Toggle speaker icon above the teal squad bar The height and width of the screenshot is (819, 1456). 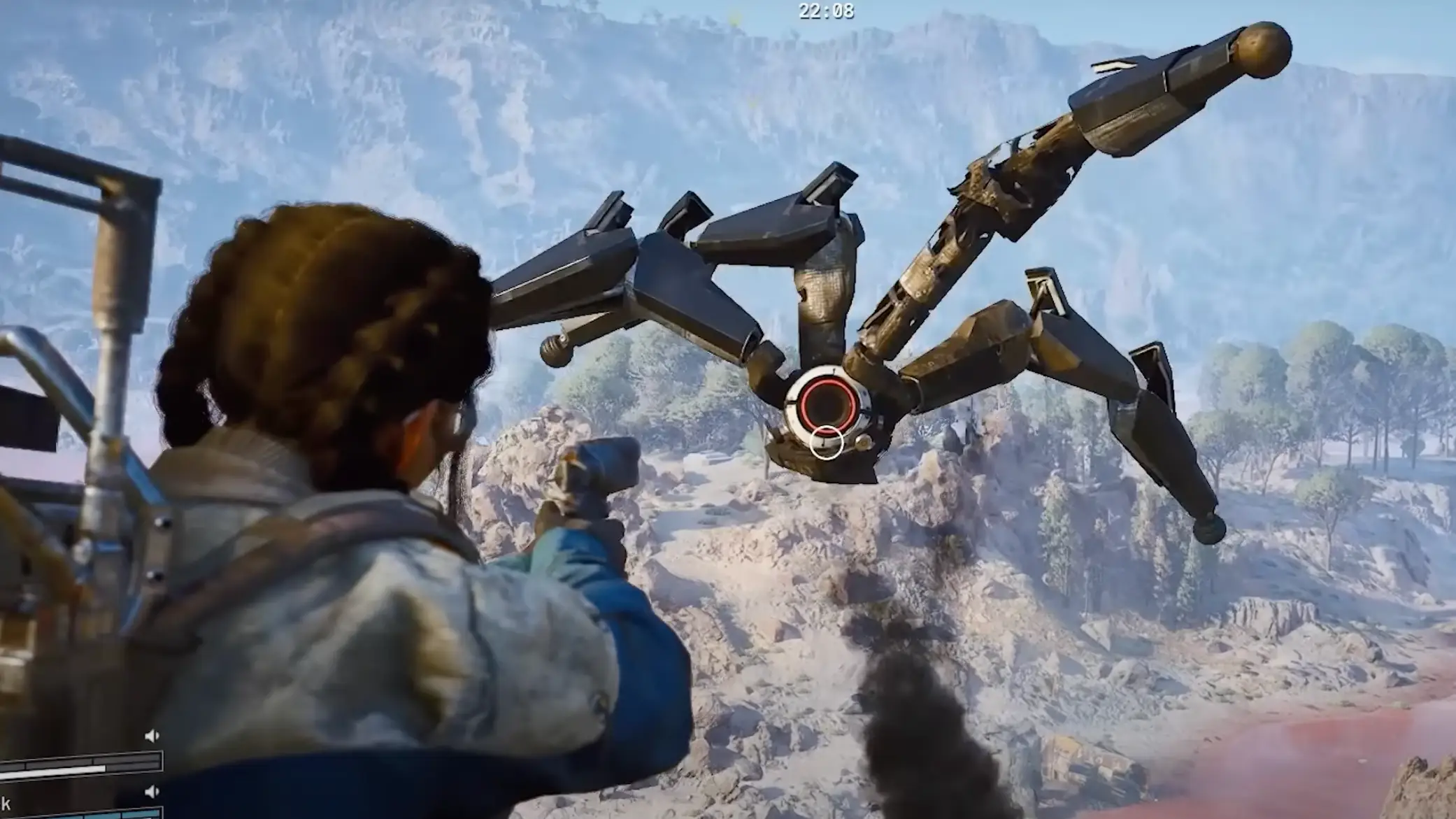[152, 792]
